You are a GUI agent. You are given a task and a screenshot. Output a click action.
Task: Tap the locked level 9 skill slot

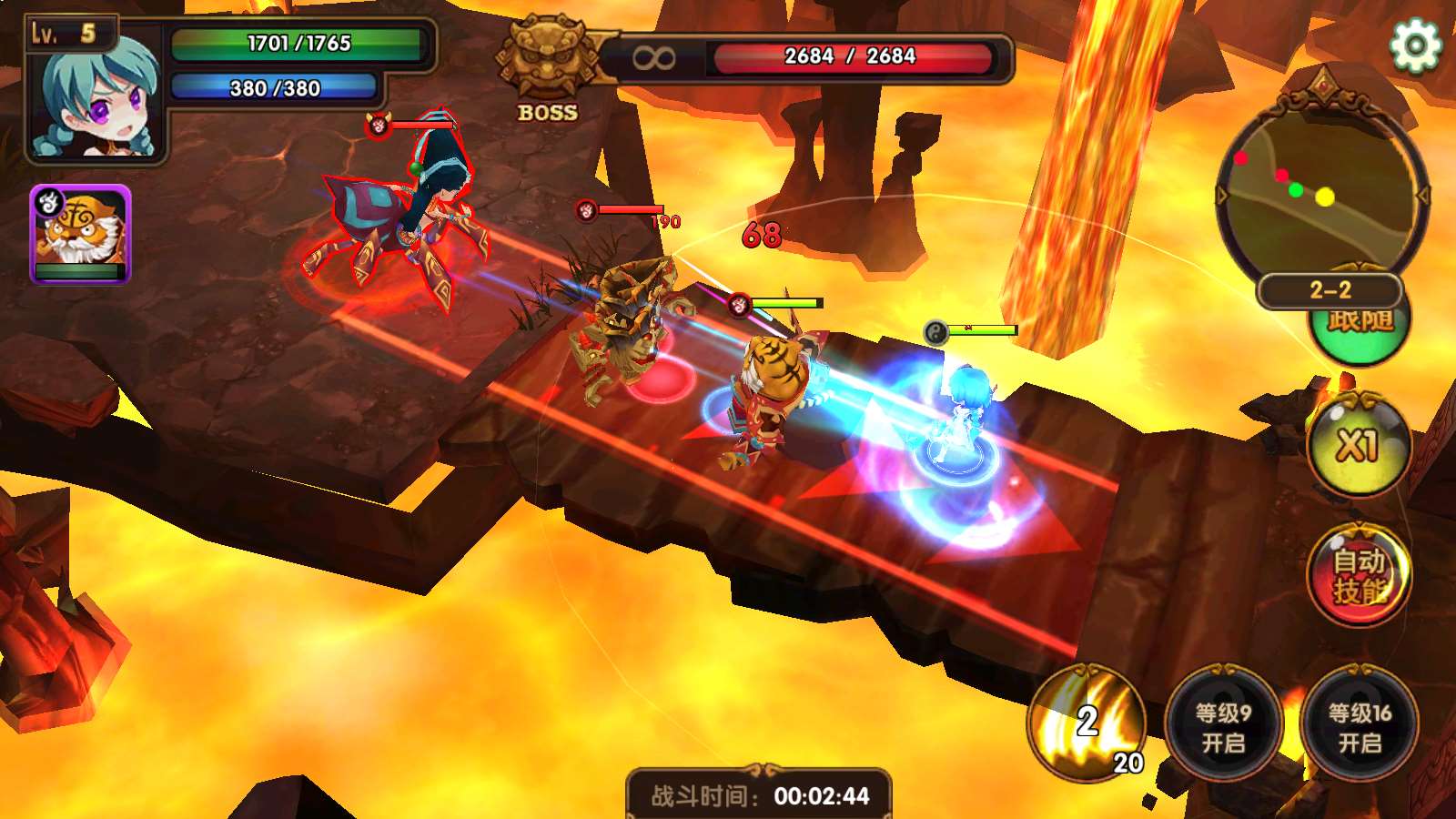pyautogui.click(x=1223, y=727)
